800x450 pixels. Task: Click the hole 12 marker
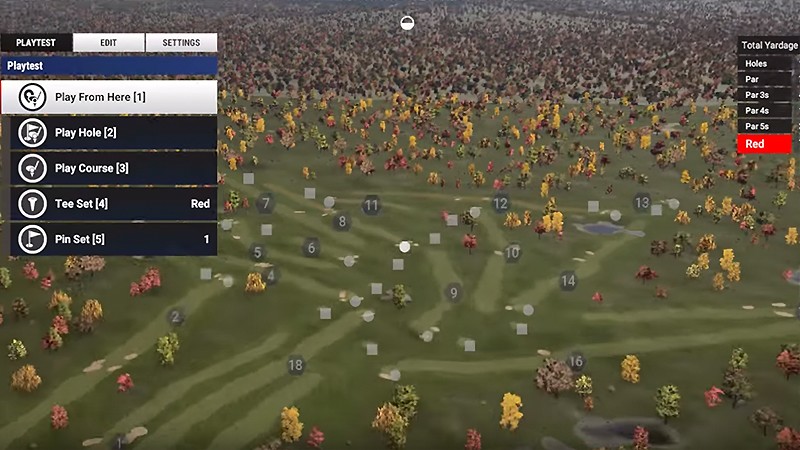500,204
